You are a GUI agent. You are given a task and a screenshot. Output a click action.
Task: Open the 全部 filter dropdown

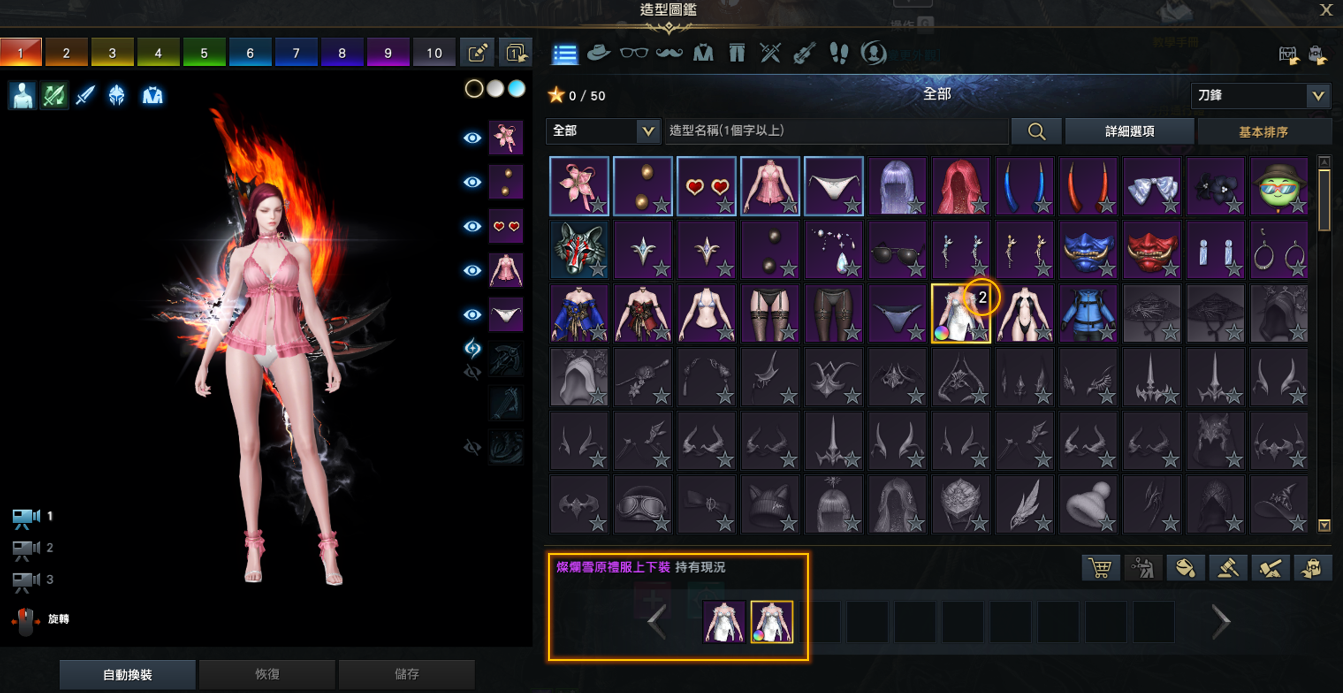pos(603,131)
